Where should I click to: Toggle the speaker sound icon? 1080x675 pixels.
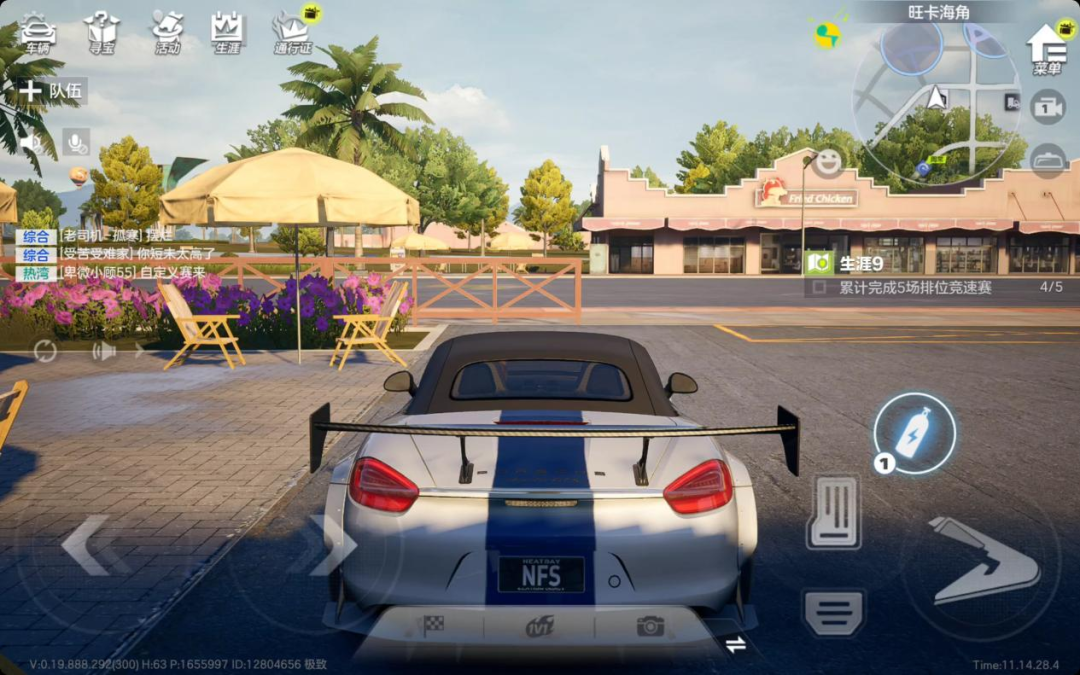(32, 142)
